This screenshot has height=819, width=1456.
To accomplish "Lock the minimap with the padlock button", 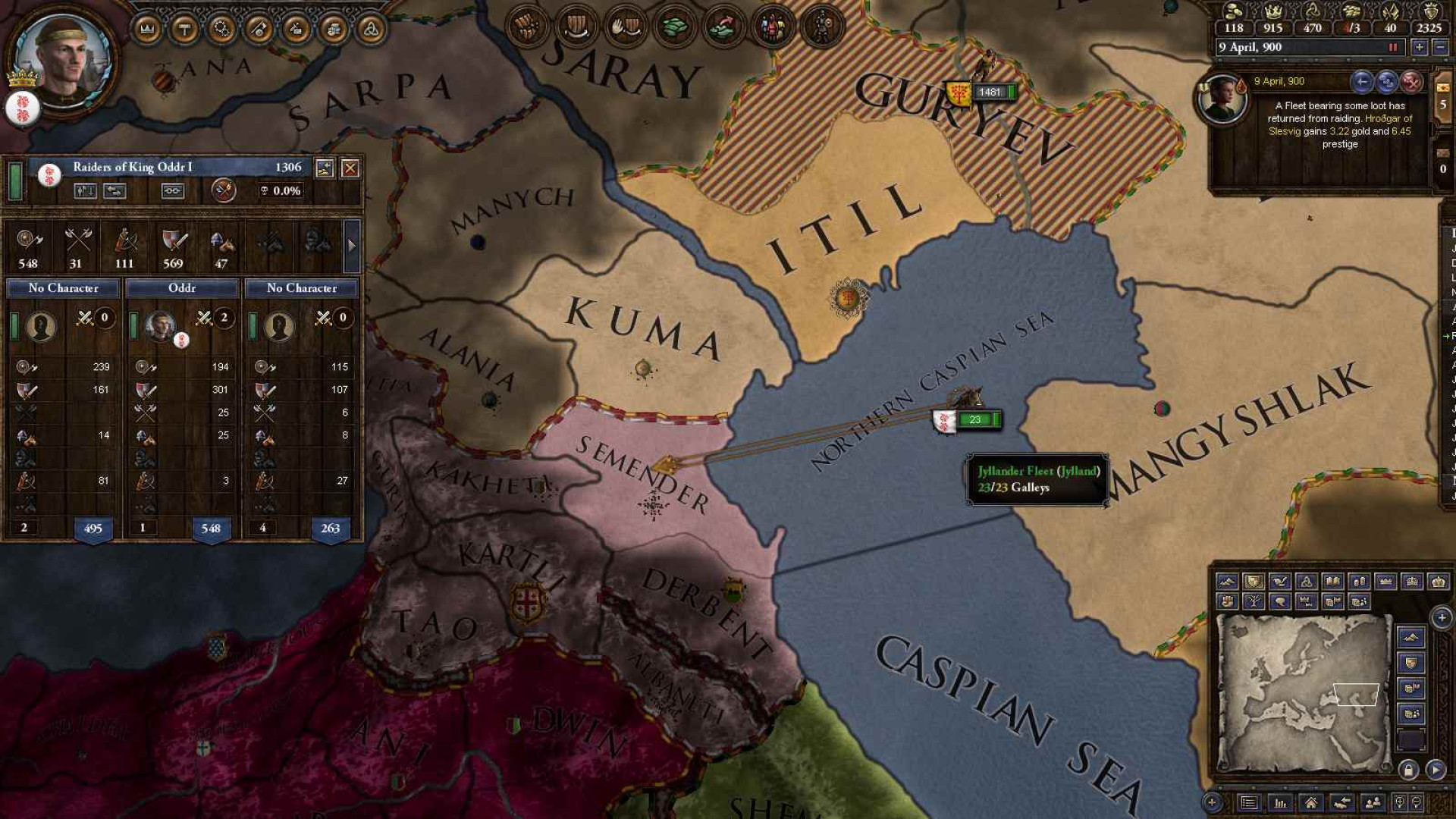I will click(x=1408, y=770).
